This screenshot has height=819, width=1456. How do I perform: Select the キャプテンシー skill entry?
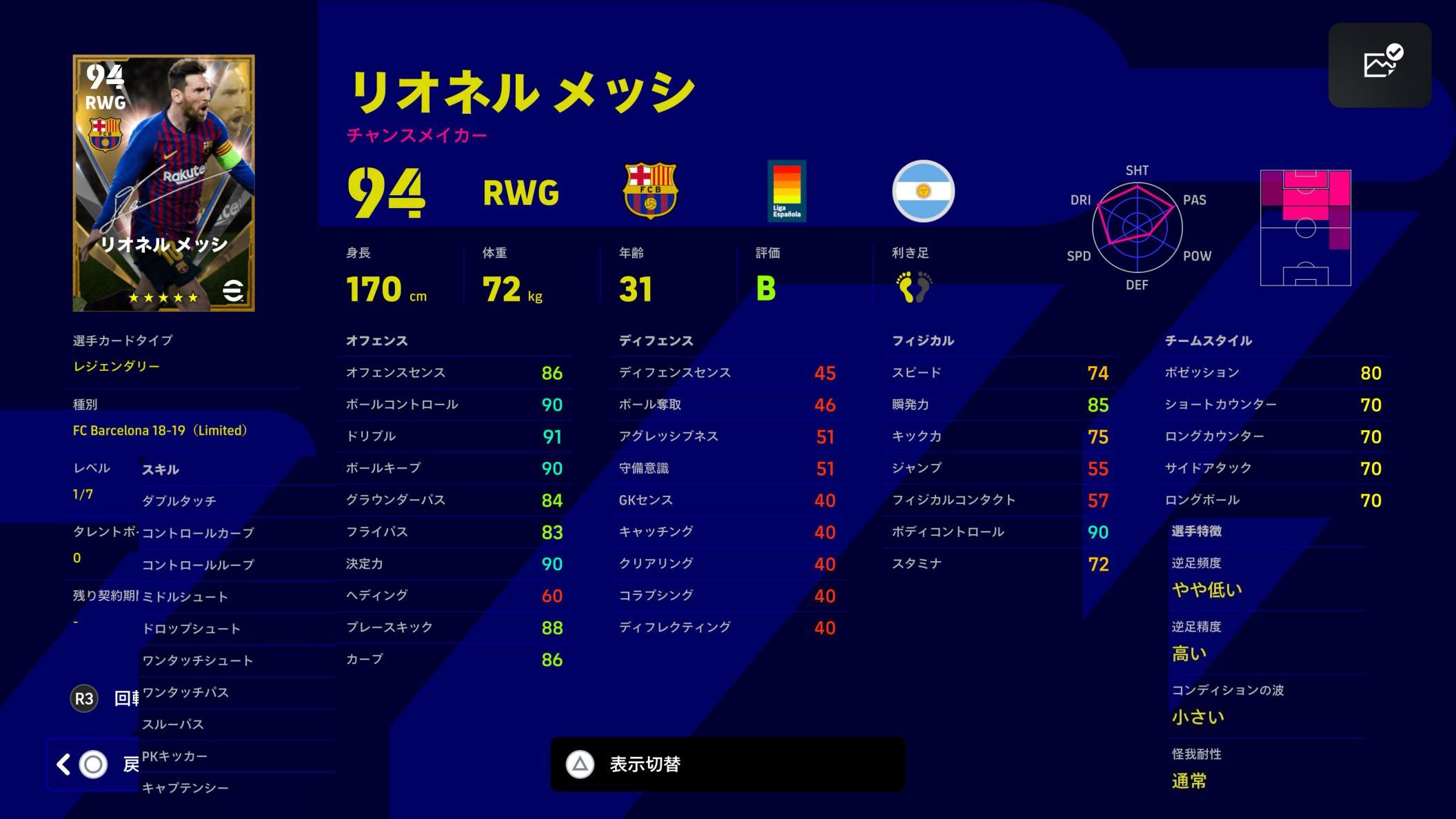point(185,787)
